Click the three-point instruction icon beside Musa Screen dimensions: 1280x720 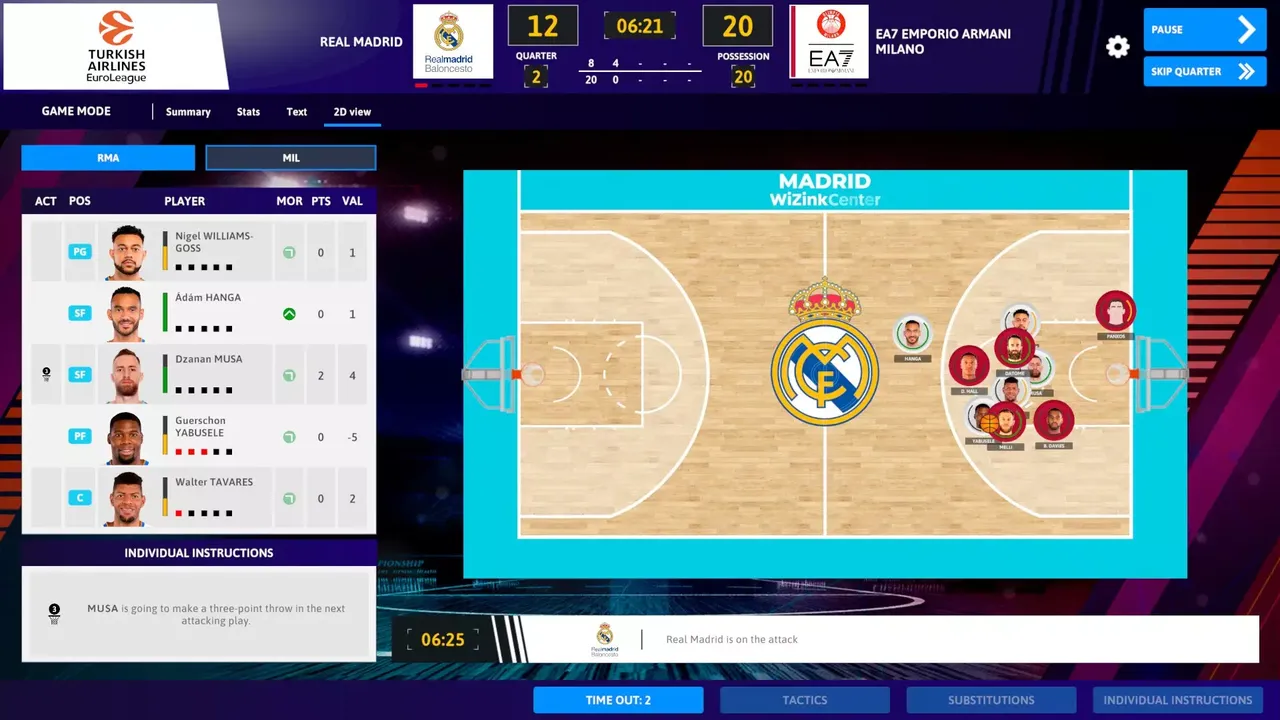coord(46,372)
